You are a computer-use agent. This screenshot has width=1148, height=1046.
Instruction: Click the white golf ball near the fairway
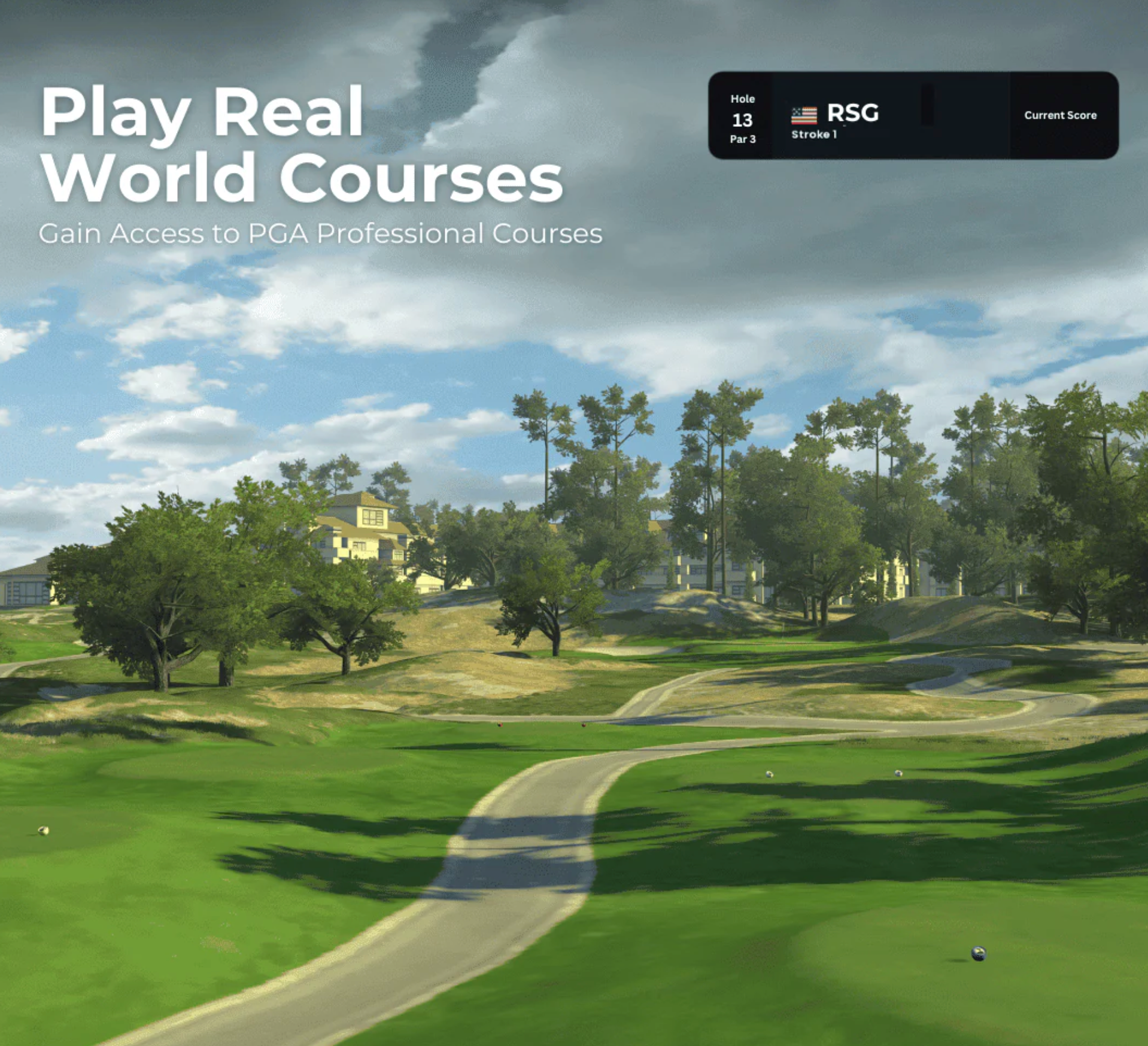tap(767, 775)
